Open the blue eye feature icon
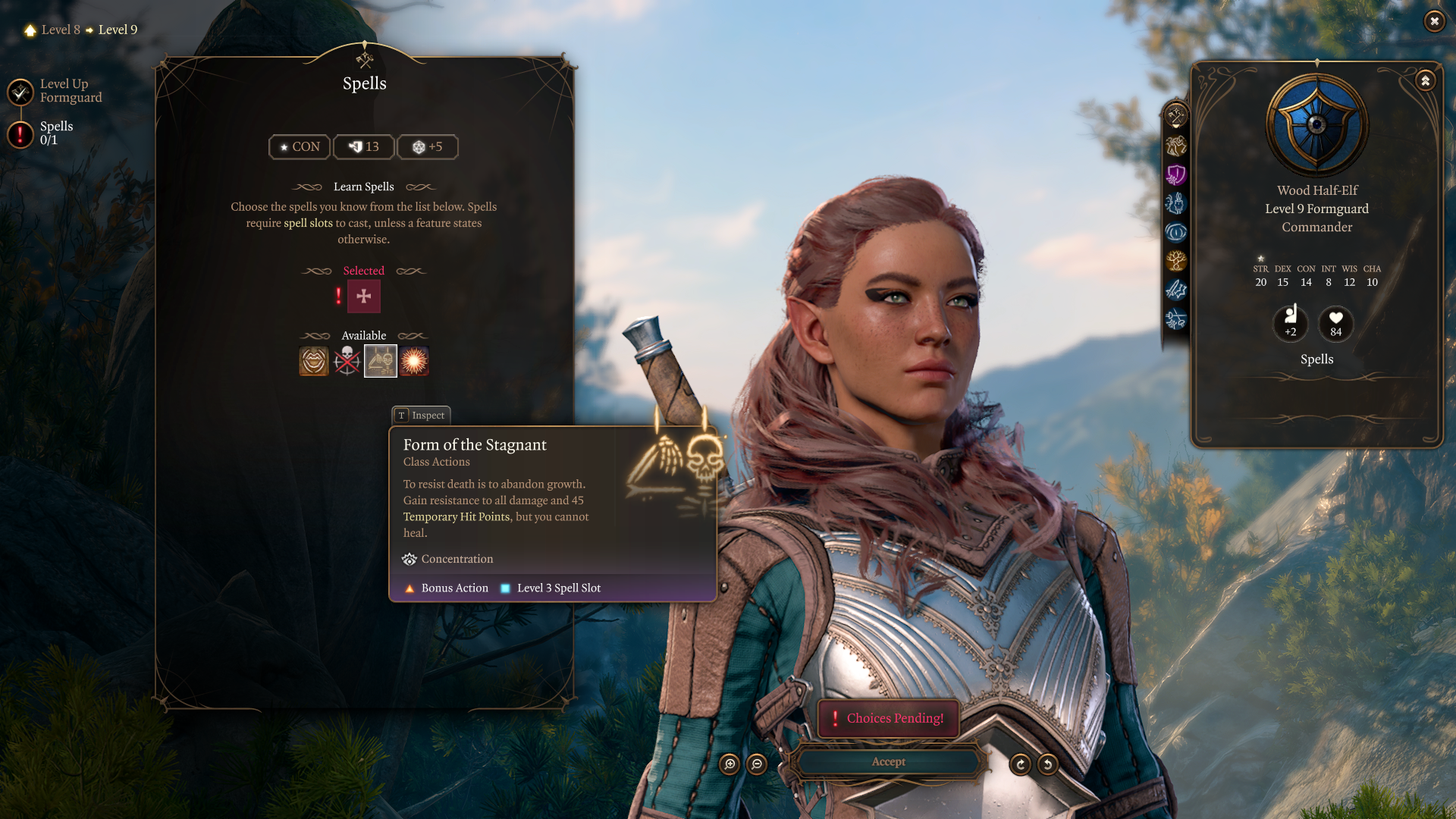Viewport: 1456px width, 819px height. [1176, 232]
